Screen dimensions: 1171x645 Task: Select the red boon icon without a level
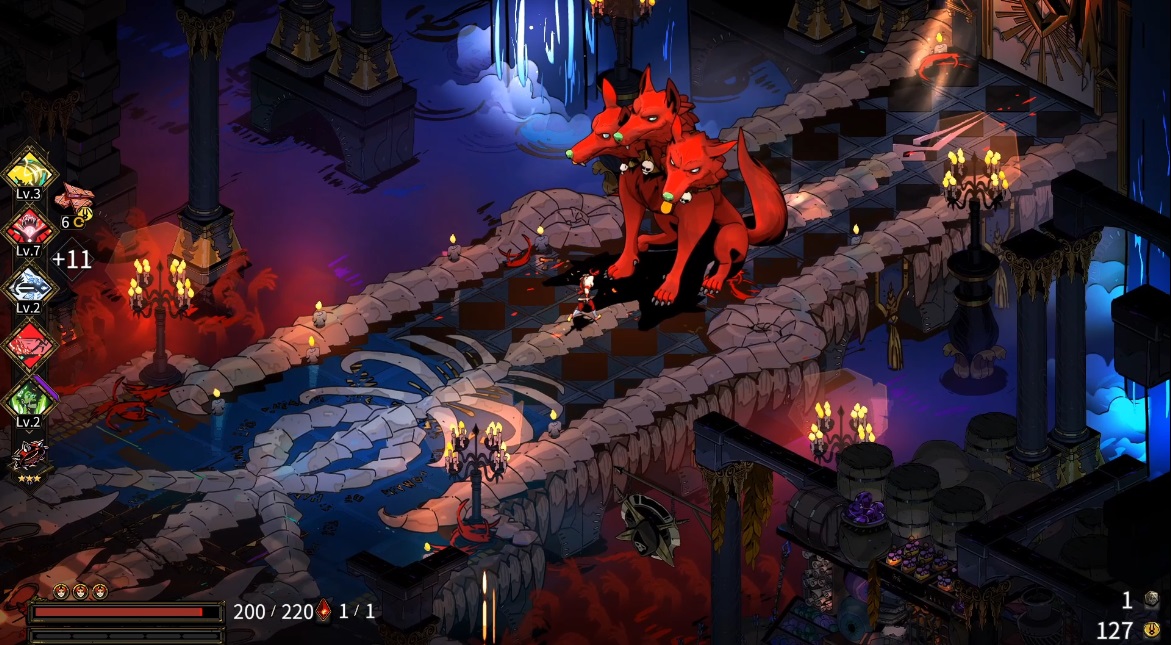pos(29,345)
